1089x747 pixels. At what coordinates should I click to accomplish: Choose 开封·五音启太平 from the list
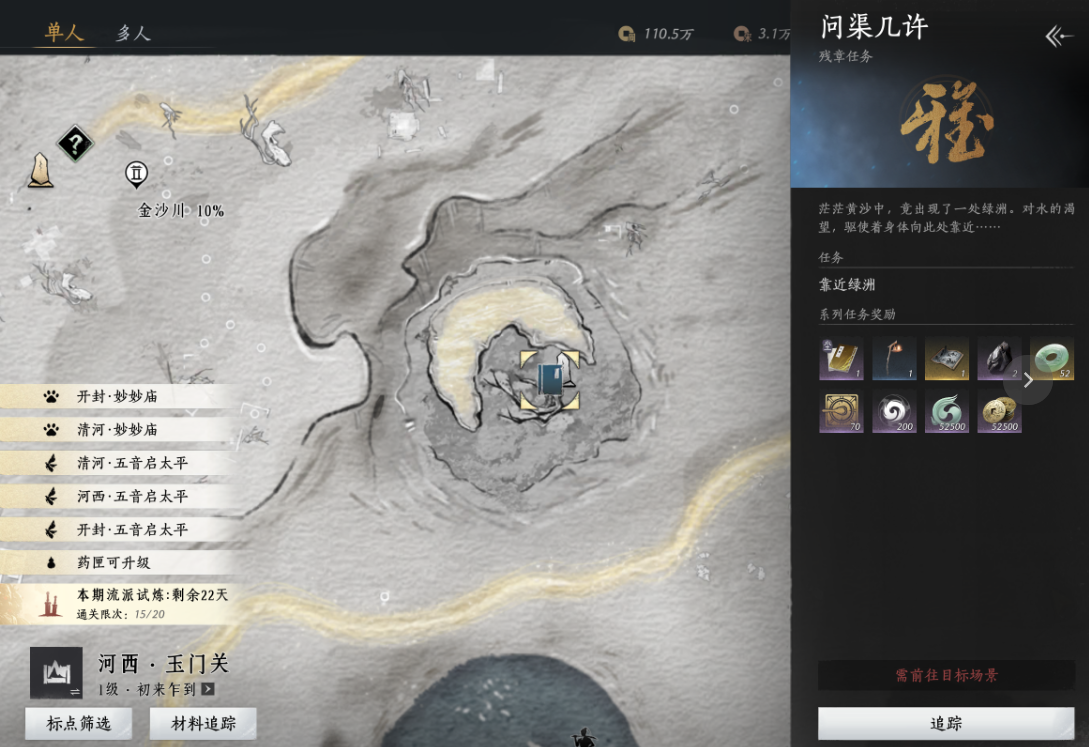click(132, 529)
